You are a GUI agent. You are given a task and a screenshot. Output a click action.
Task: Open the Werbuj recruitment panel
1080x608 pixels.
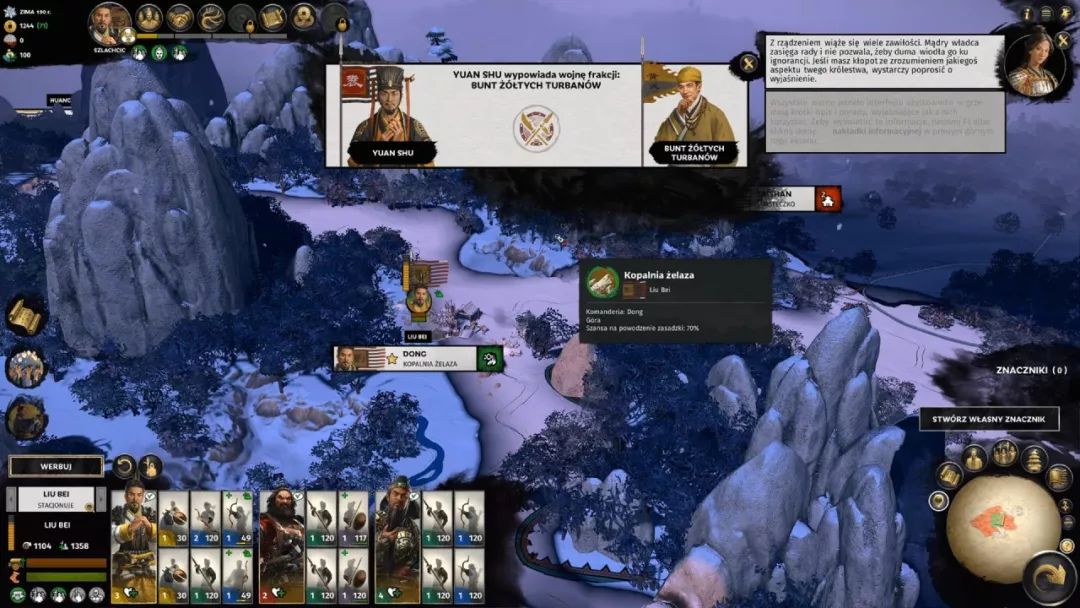pos(56,466)
